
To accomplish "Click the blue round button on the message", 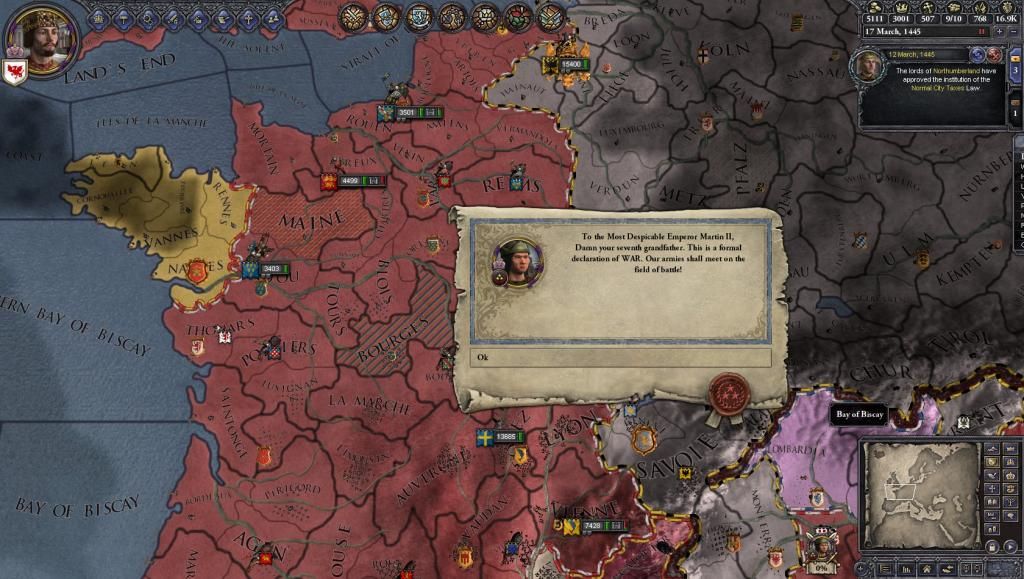I will 977,54.
